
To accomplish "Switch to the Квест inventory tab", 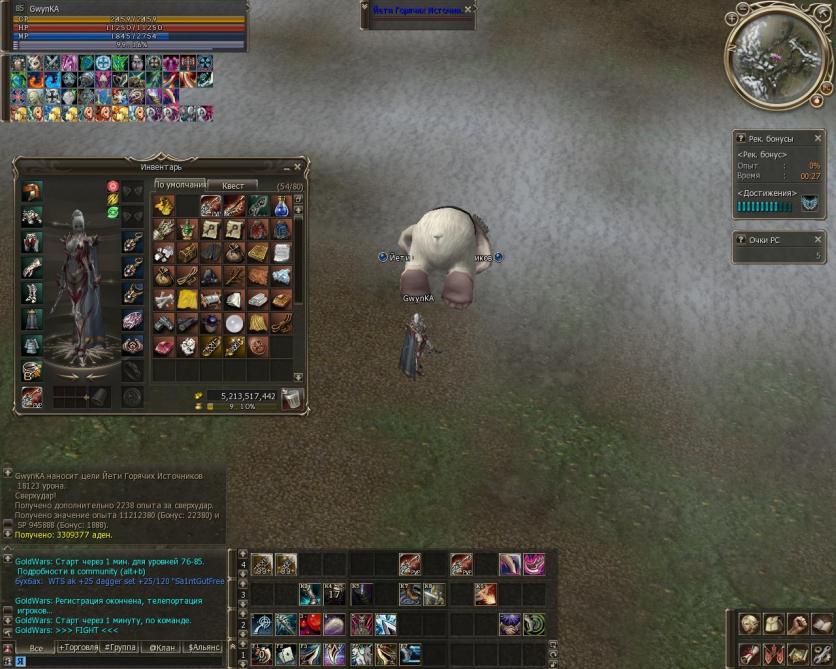I will click(x=232, y=185).
